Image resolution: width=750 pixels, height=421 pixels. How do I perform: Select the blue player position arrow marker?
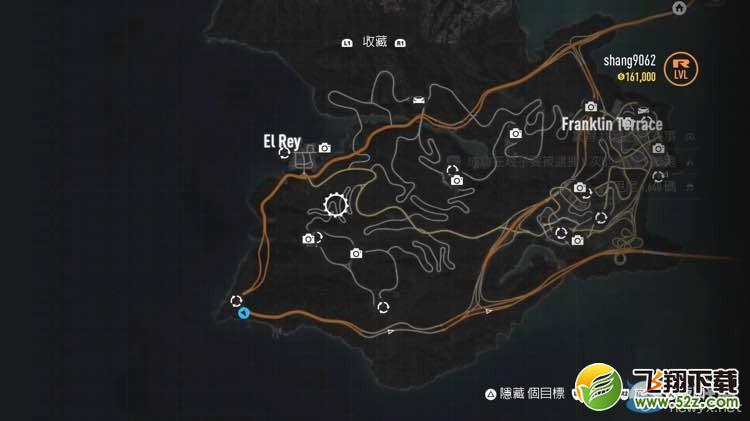[243, 313]
